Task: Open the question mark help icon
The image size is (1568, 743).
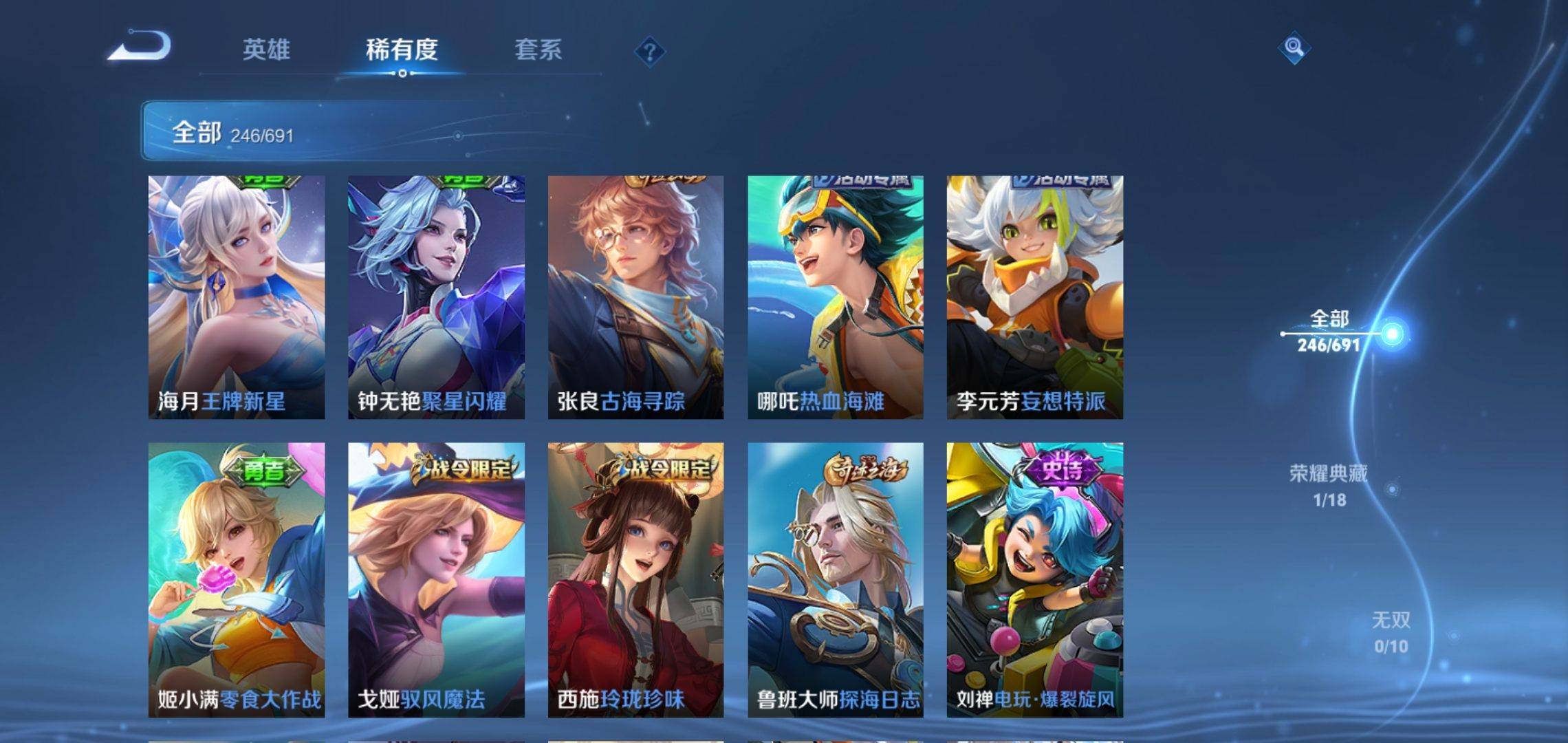Action: 649,52
